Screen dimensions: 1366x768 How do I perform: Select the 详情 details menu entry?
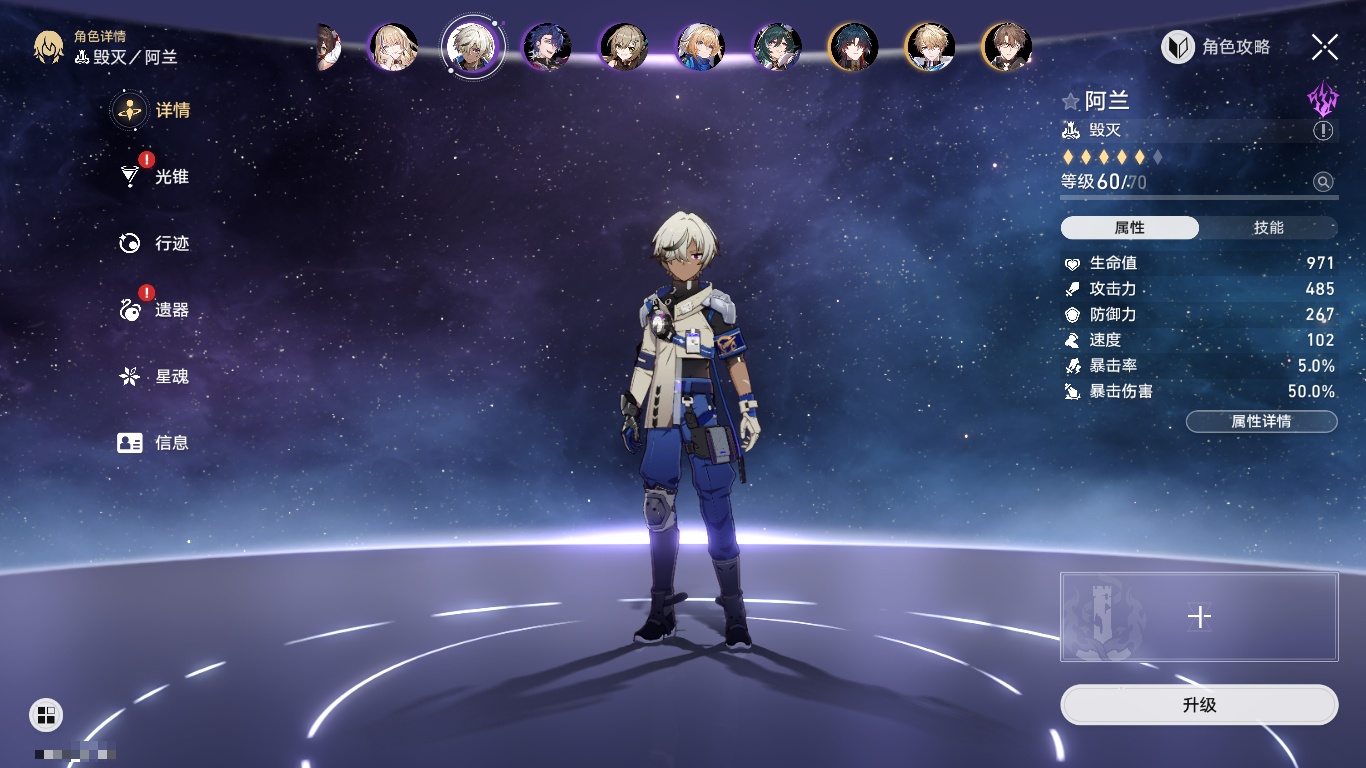(x=170, y=110)
